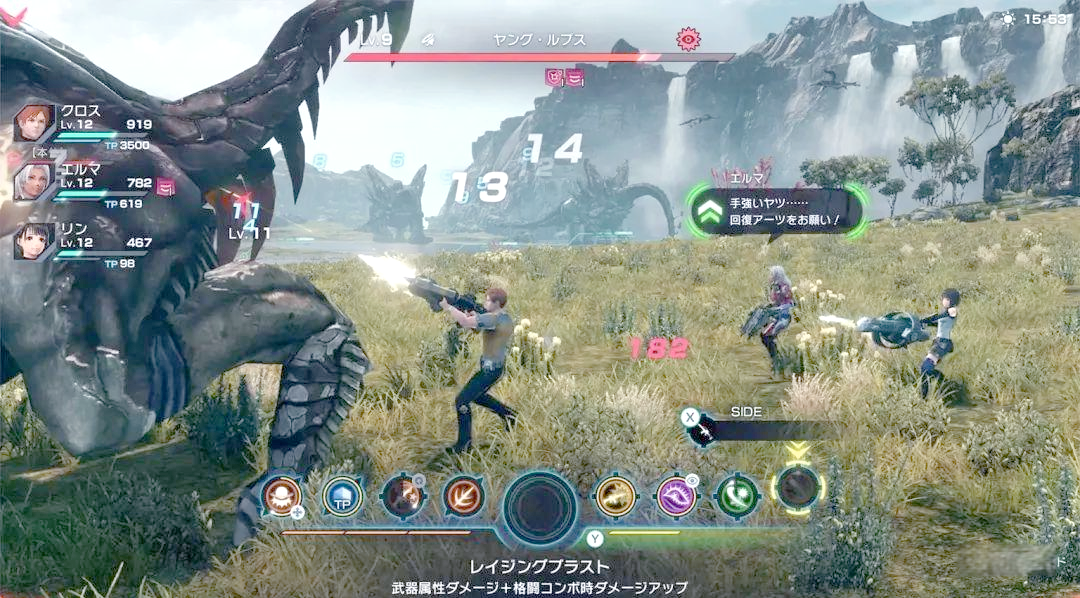Use the orange leaf-slash melee art
The height and width of the screenshot is (598, 1080).
(462, 495)
